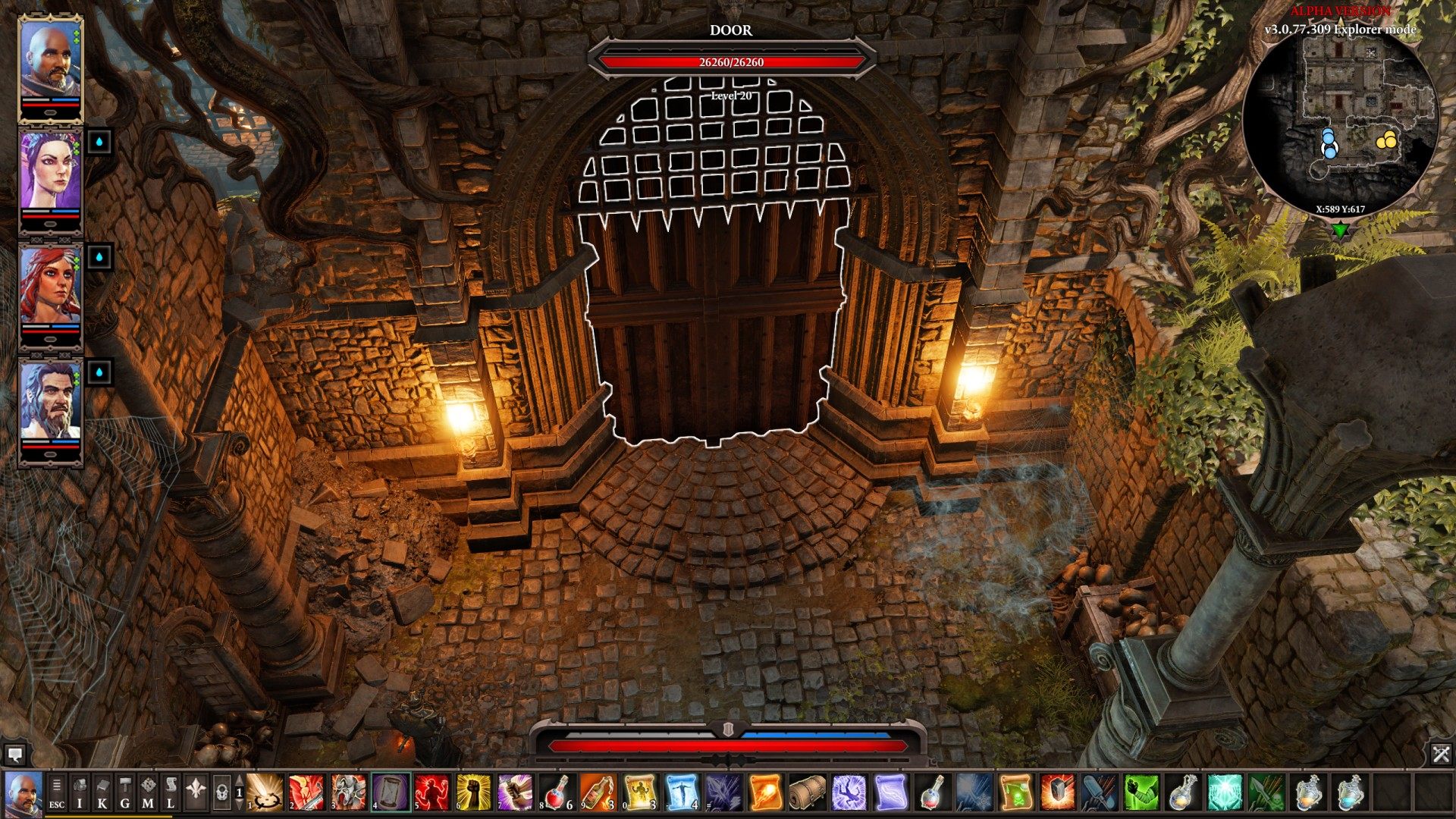Click the crossed swords combat button
Viewport: 1456px width, 819px height.
click(1441, 754)
